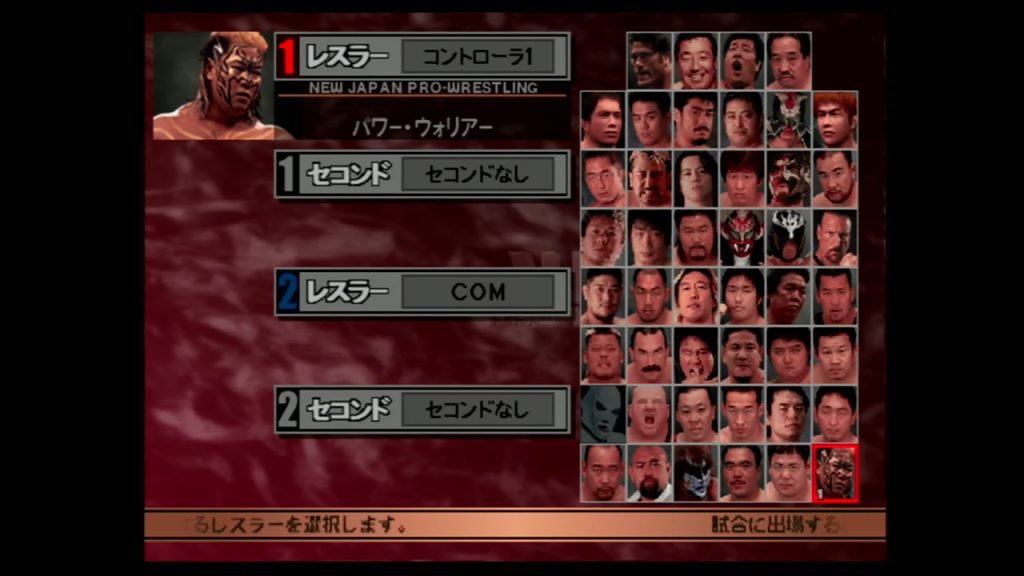Choose the red demon-masked wrestler portrait
Viewport: 1024px width, 576px height.
(x=742, y=237)
